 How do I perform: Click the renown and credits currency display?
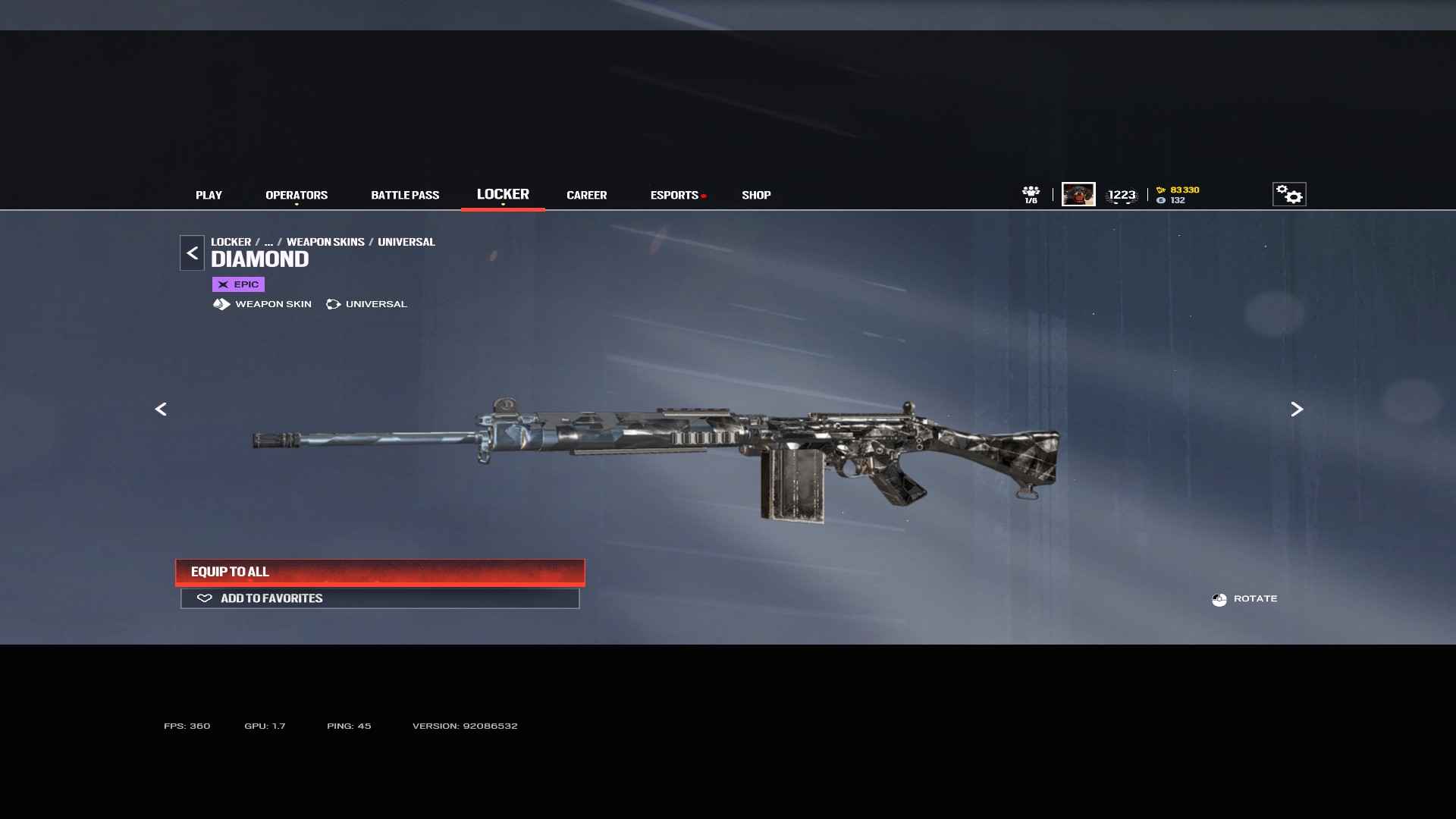(1178, 195)
